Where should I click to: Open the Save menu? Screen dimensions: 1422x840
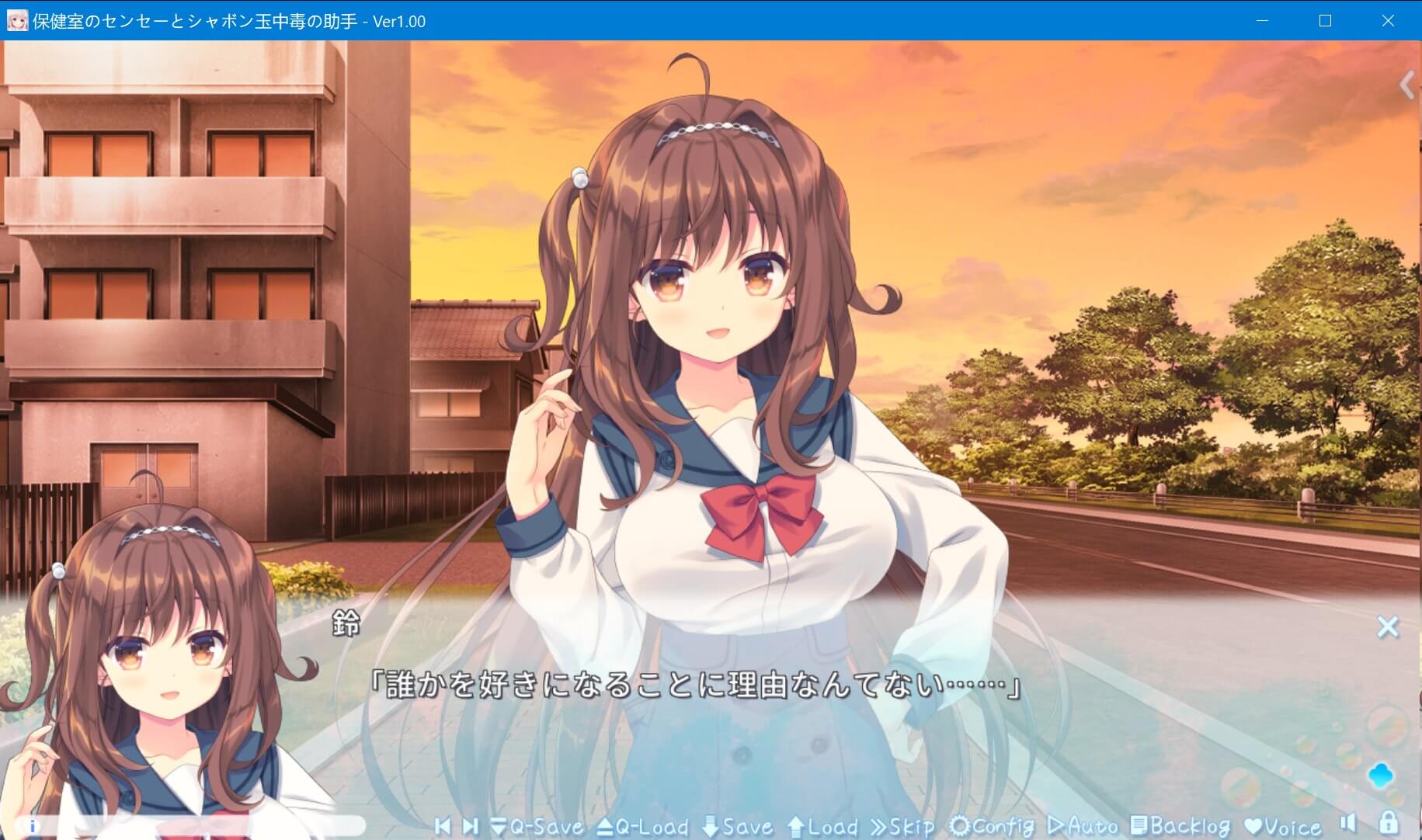737,826
